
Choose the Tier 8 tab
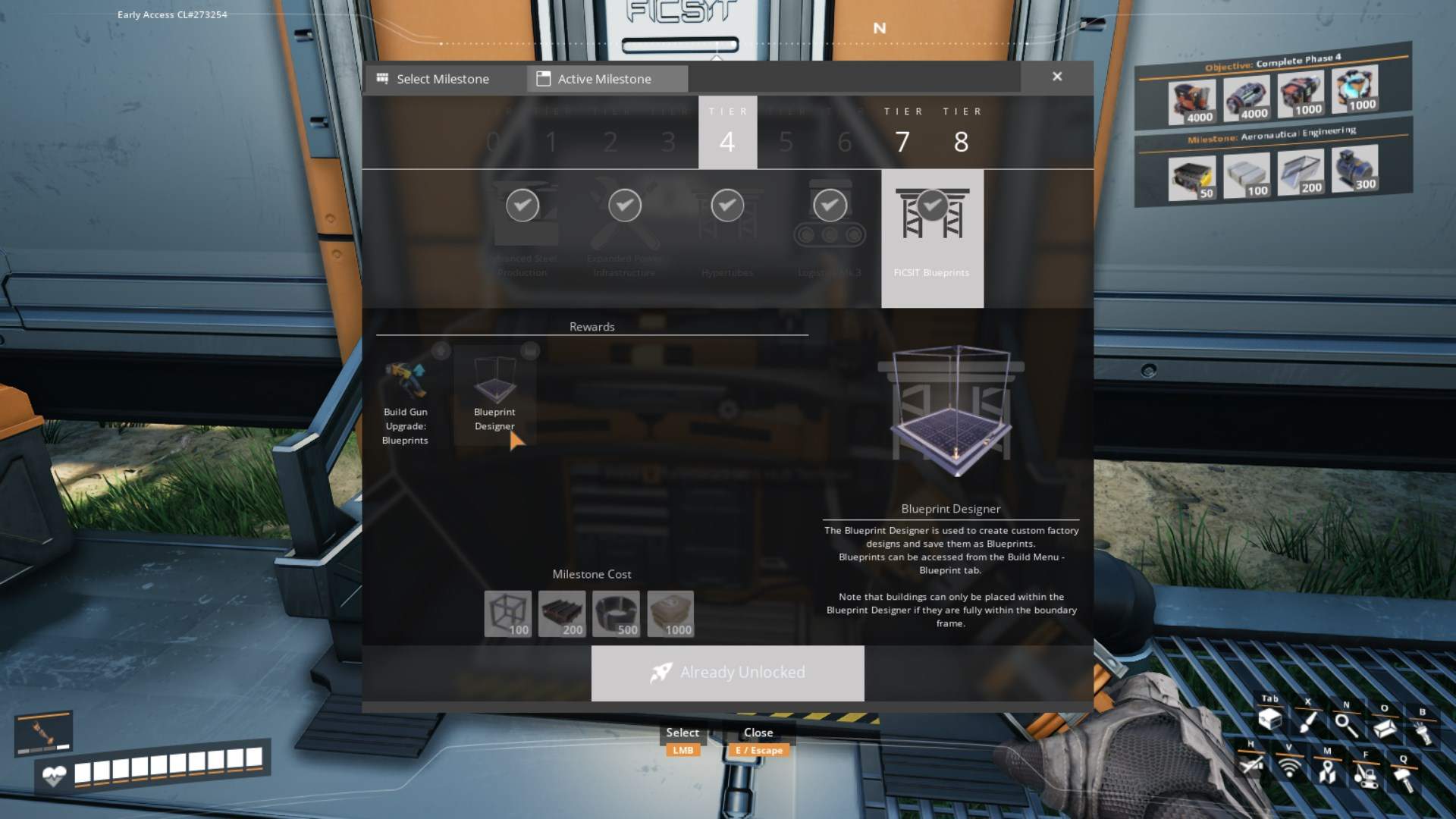(962, 133)
